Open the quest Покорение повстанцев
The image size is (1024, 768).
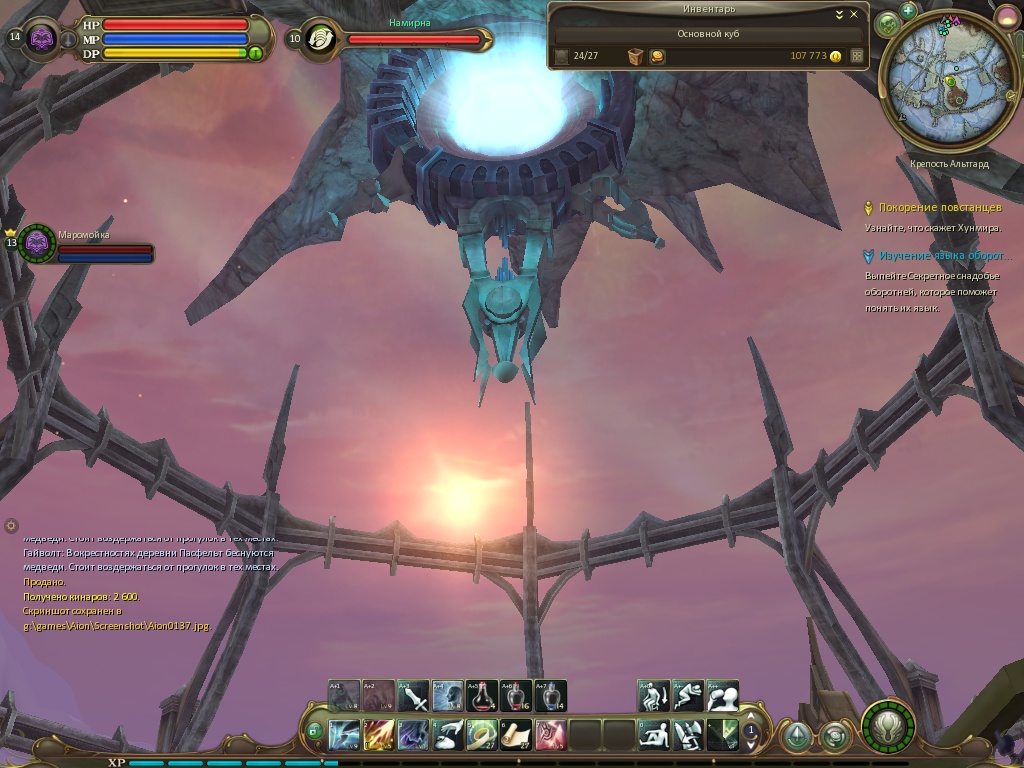click(x=939, y=208)
